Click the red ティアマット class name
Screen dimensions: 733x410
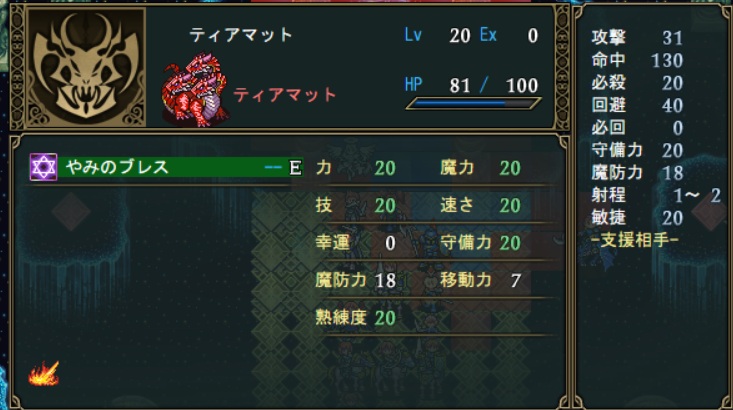[x=285, y=95]
